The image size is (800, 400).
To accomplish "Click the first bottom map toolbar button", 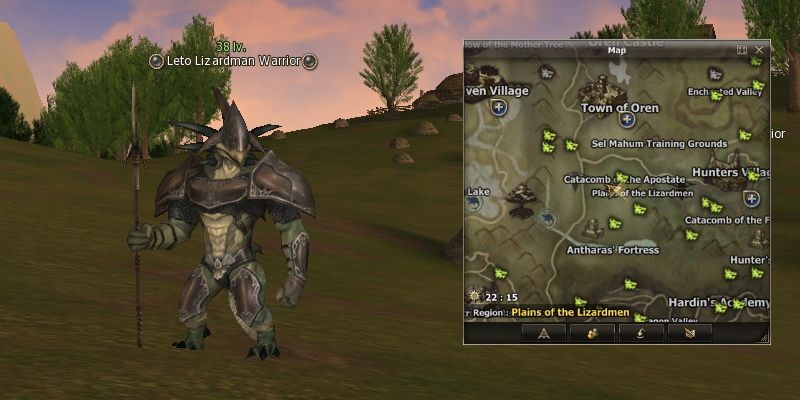I will tap(544, 333).
